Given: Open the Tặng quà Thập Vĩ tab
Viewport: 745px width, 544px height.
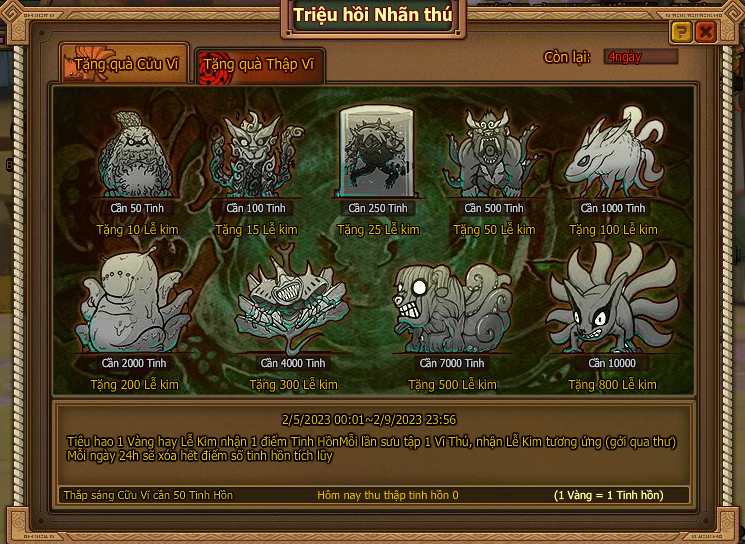Looking at the screenshot, I should coord(259,66).
